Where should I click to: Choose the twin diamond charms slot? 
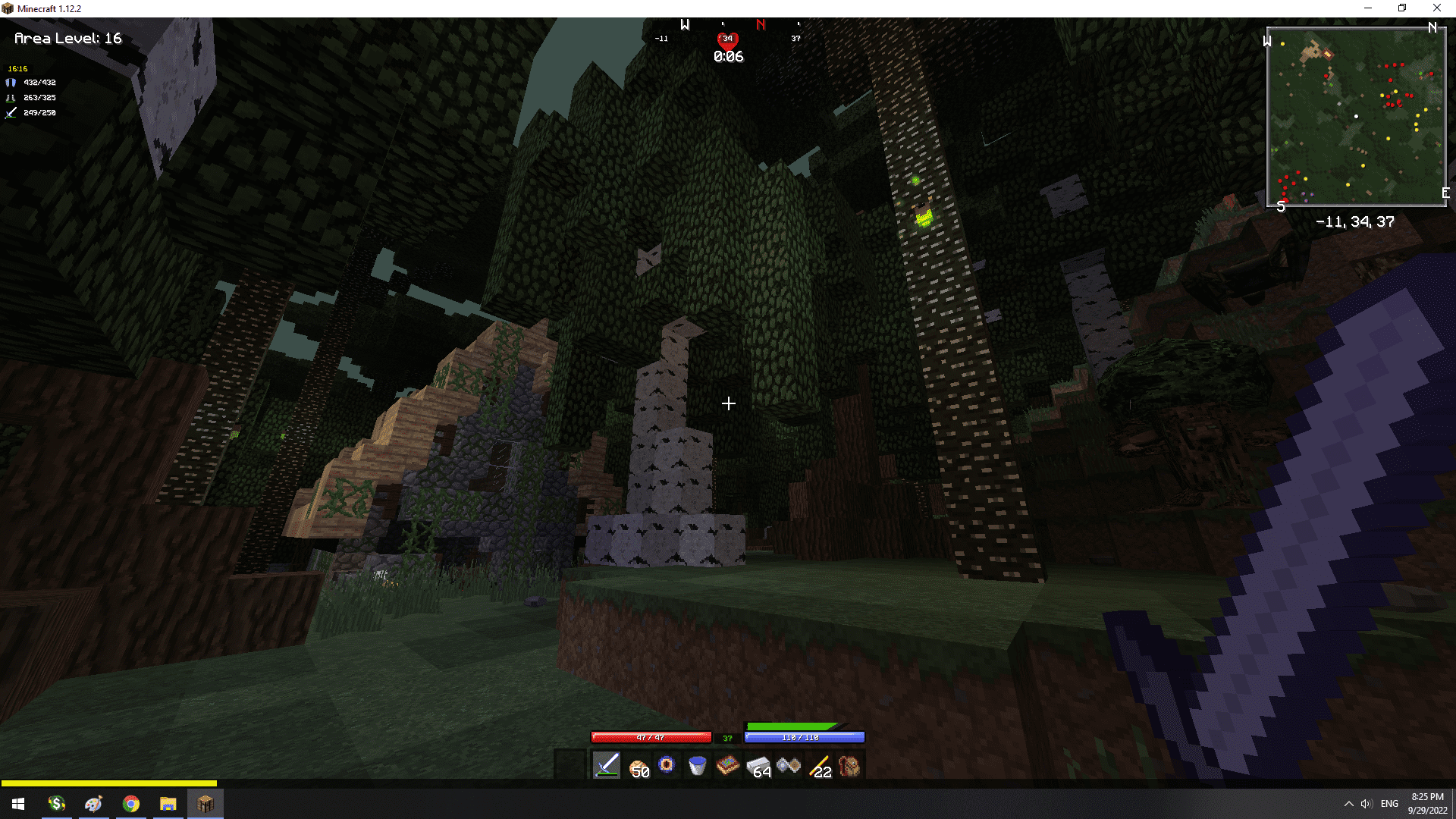pyautogui.click(x=789, y=766)
